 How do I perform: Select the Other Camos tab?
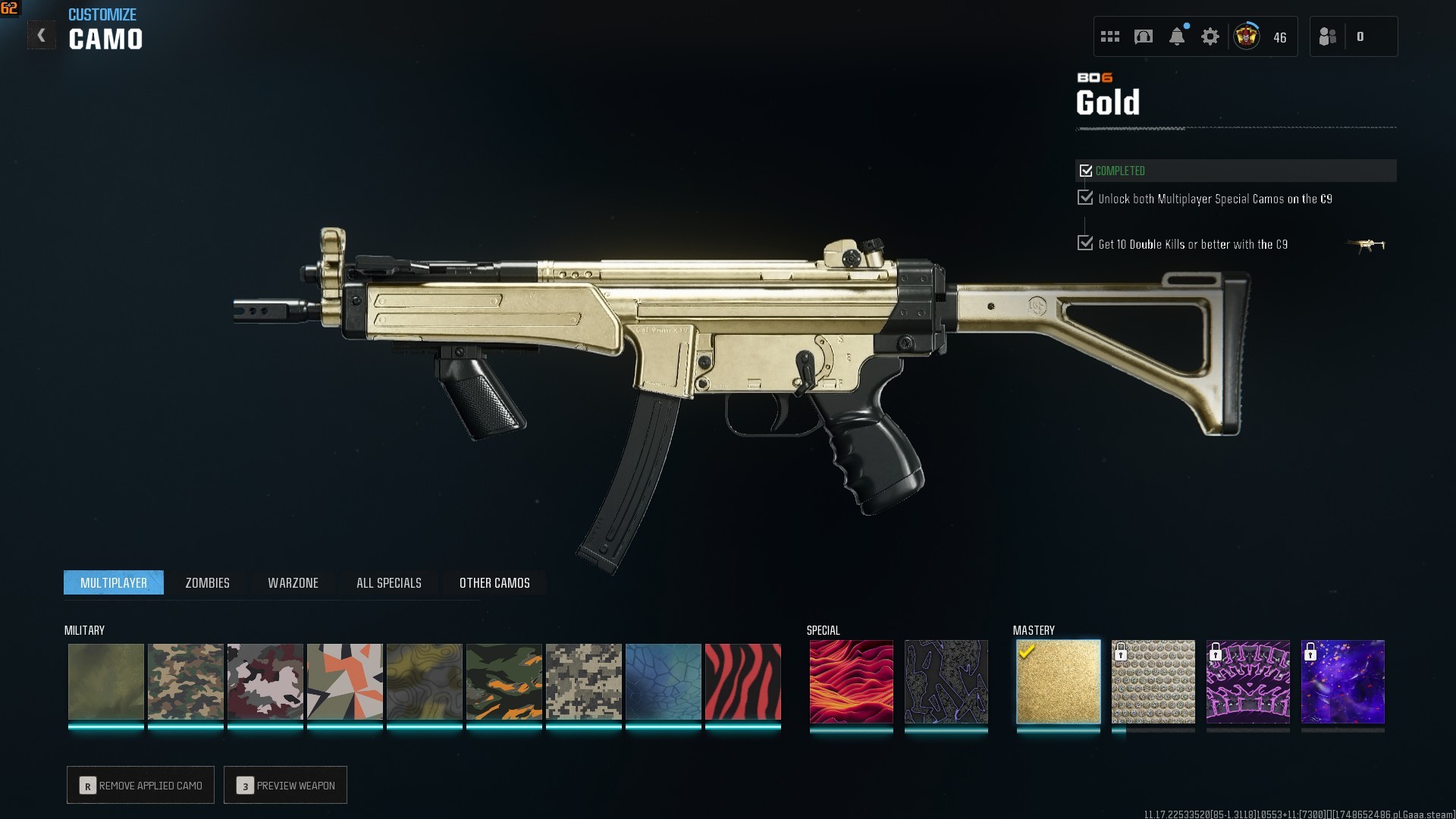(x=494, y=582)
